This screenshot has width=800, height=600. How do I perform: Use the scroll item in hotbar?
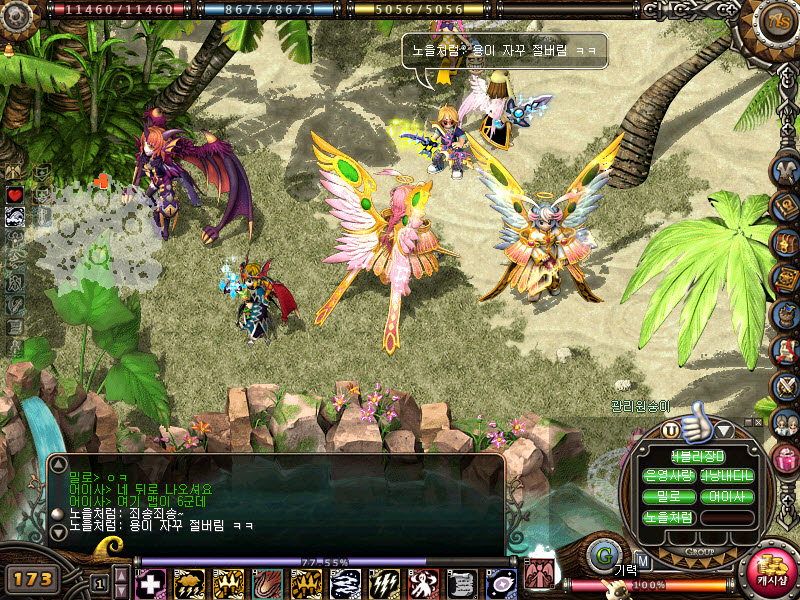tap(462, 584)
